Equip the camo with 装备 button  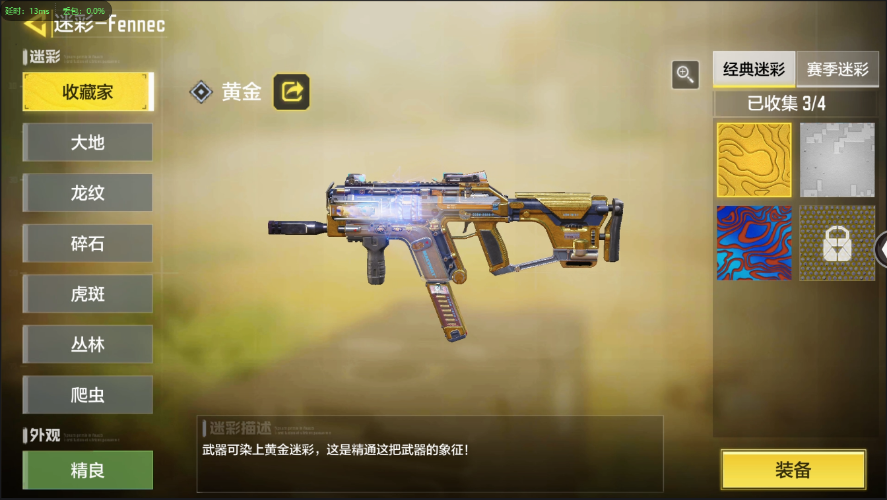pyautogui.click(x=793, y=470)
